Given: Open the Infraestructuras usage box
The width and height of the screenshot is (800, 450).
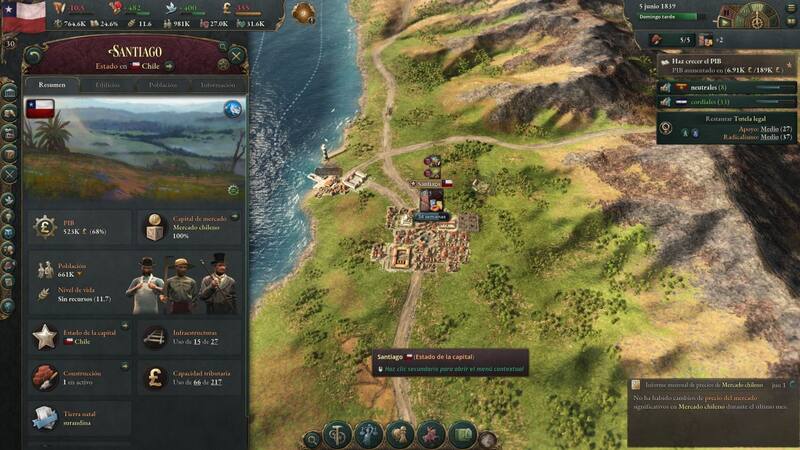Looking at the screenshot, I should click(x=190, y=338).
